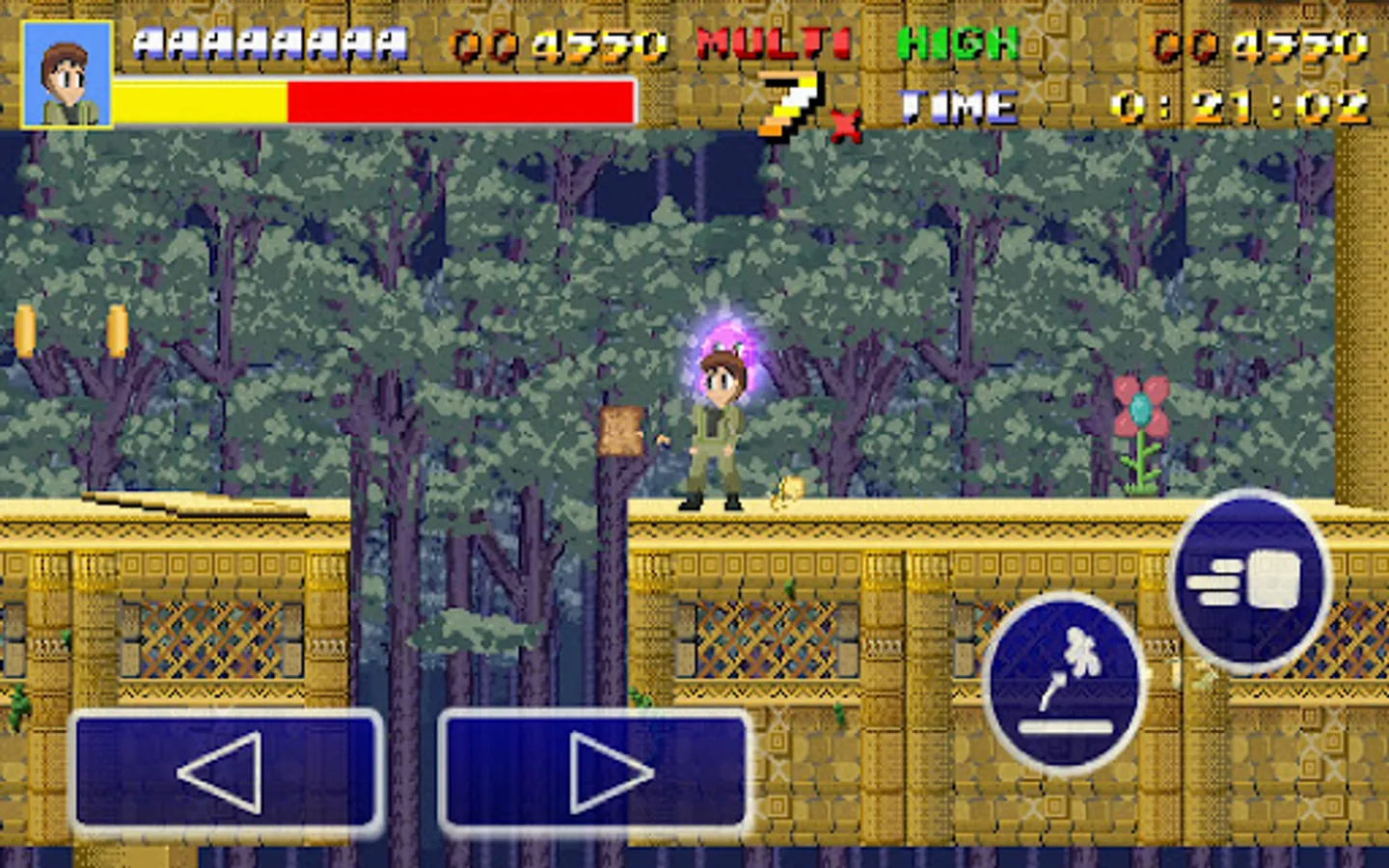Click the coin icon next to the score
The image size is (1389, 868).
(483, 42)
